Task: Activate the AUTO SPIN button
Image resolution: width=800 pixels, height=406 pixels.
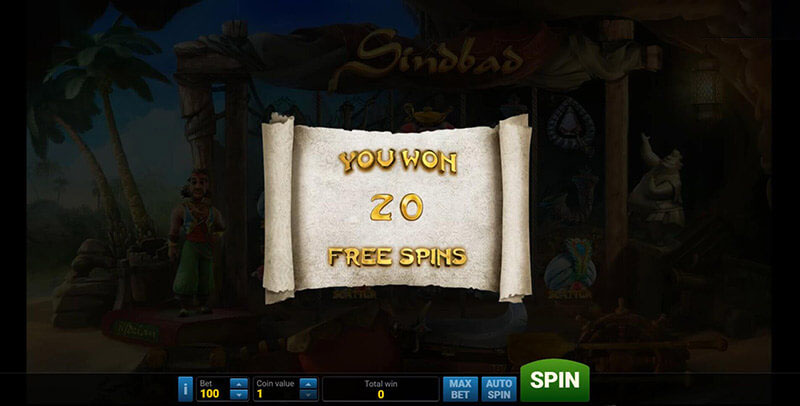Action: click(x=497, y=388)
